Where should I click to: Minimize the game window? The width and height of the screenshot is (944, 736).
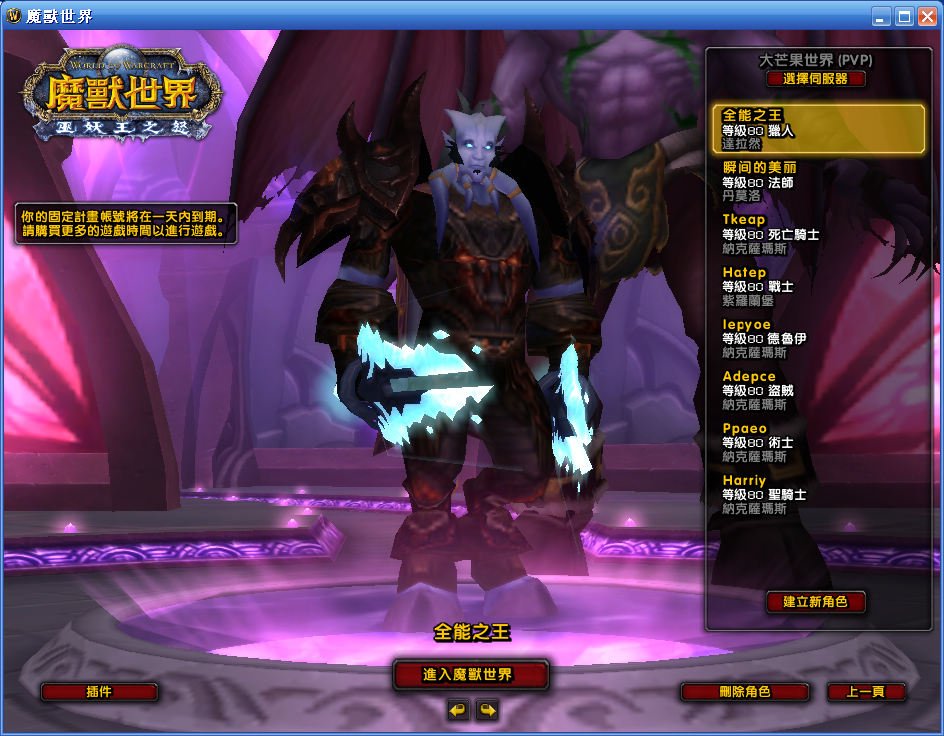(880, 16)
